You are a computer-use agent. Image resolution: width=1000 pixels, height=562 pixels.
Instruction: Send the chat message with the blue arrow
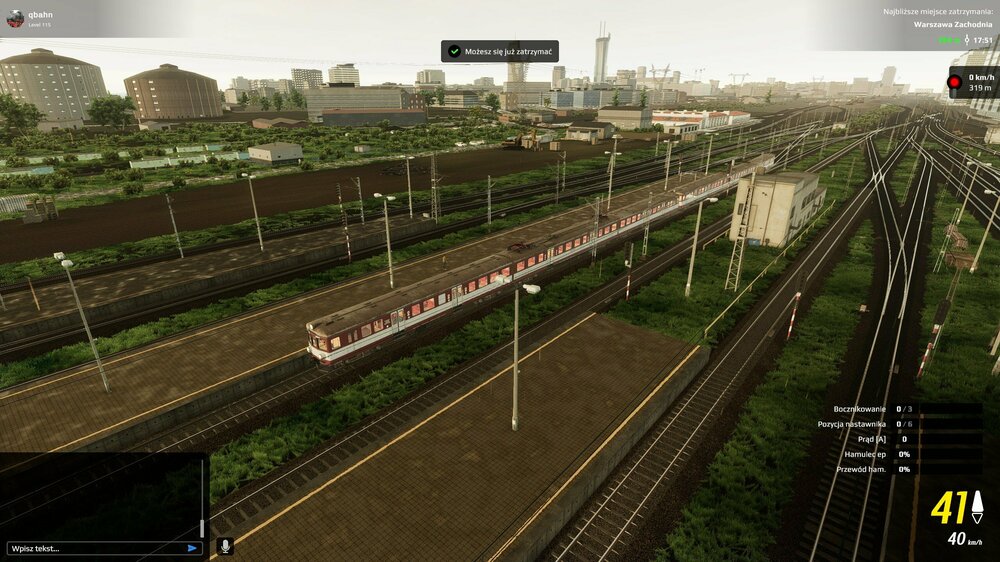click(193, 548)
